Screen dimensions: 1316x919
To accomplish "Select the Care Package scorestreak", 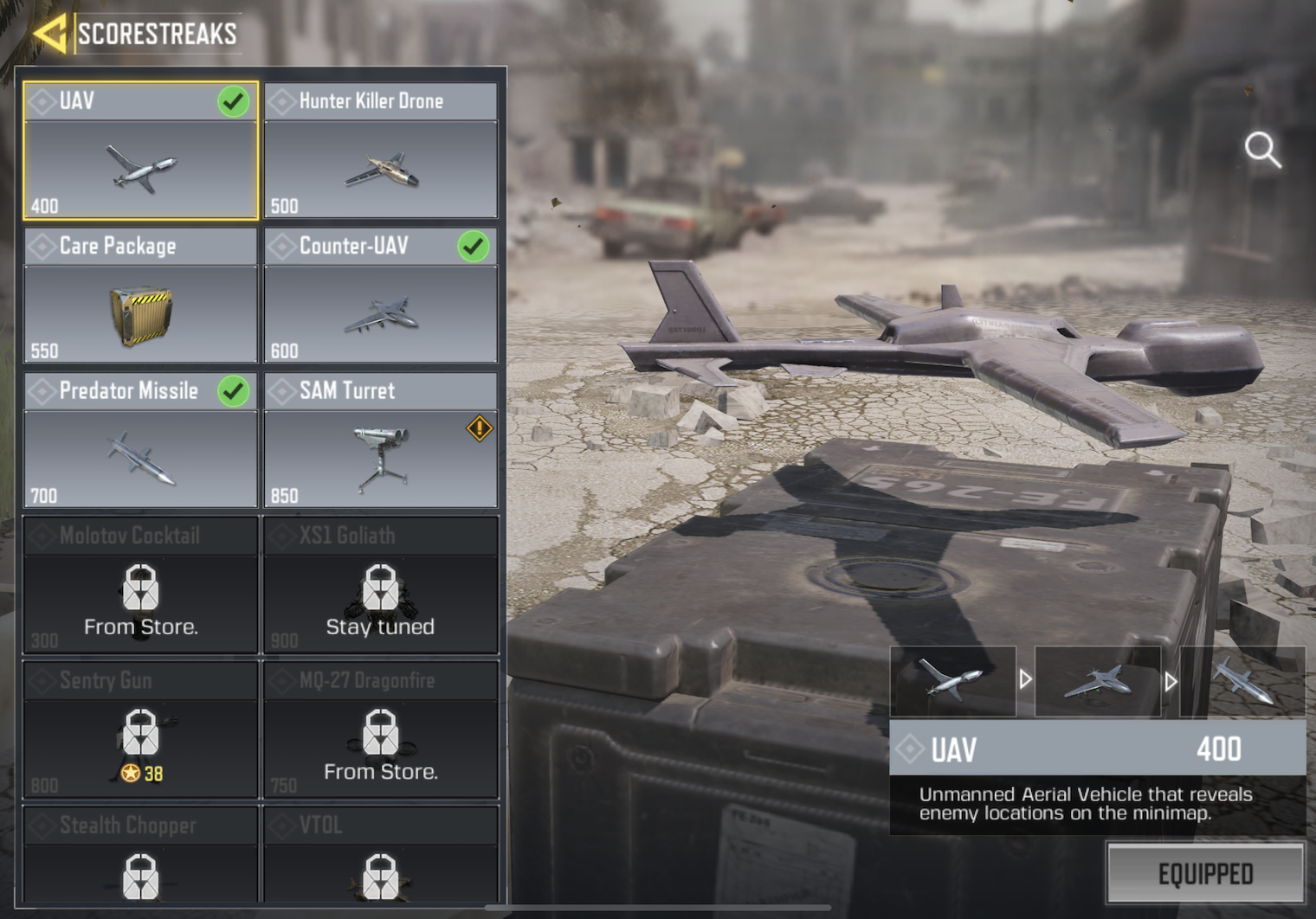I will [x=140, y=296].
